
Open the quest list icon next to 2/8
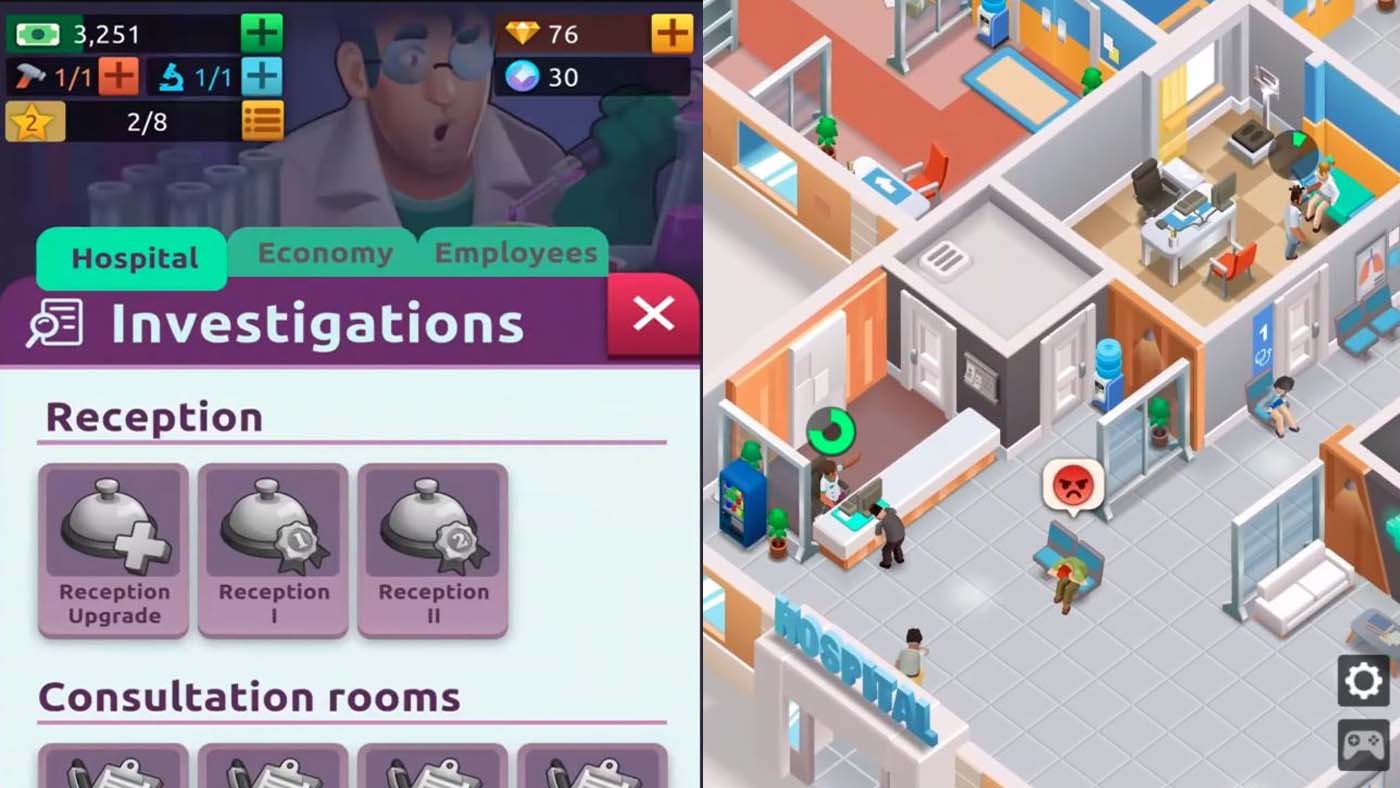pos(262,120)
